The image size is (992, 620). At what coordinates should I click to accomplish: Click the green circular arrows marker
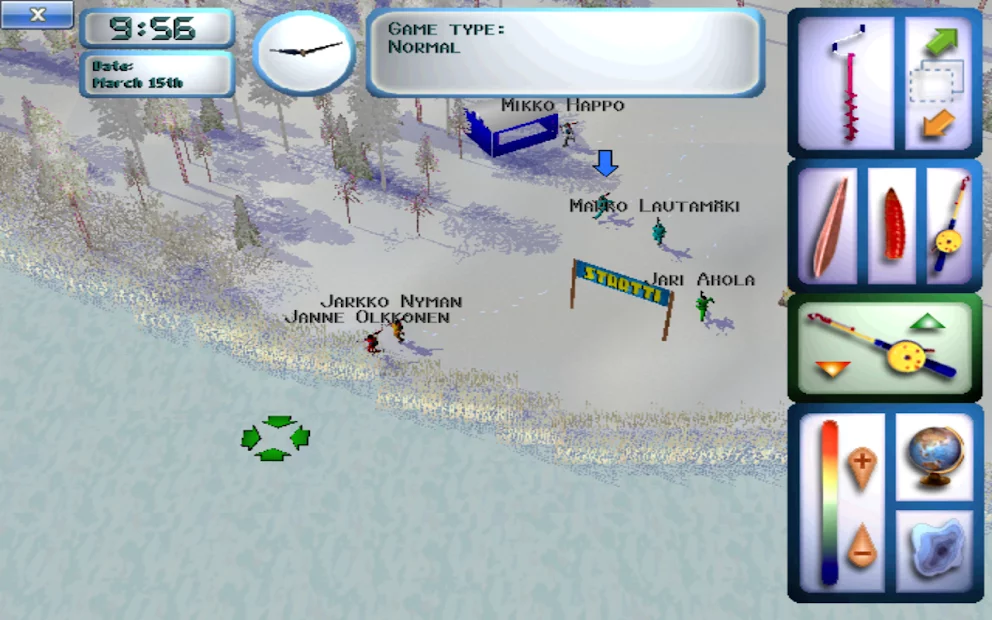click(x=276, y=438)
